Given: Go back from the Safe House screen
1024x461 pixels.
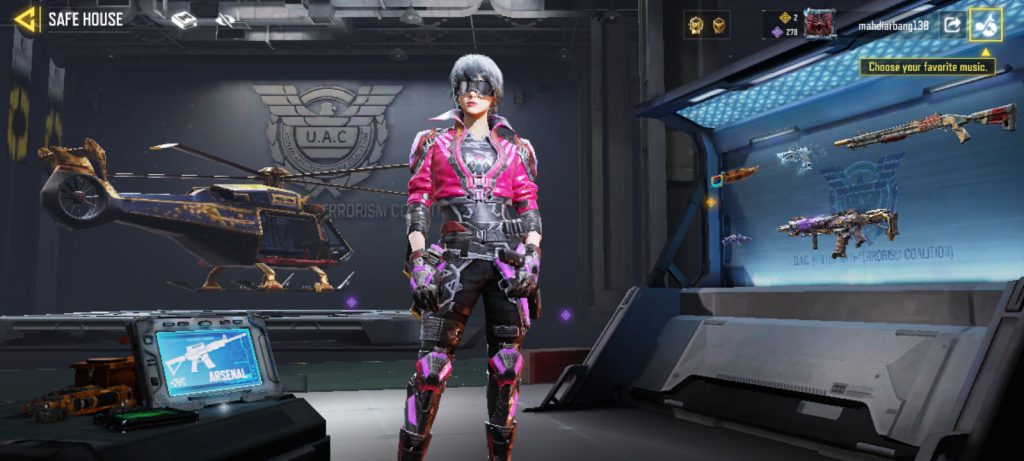Looking at the screenshot, I should [x=27, y=18].
